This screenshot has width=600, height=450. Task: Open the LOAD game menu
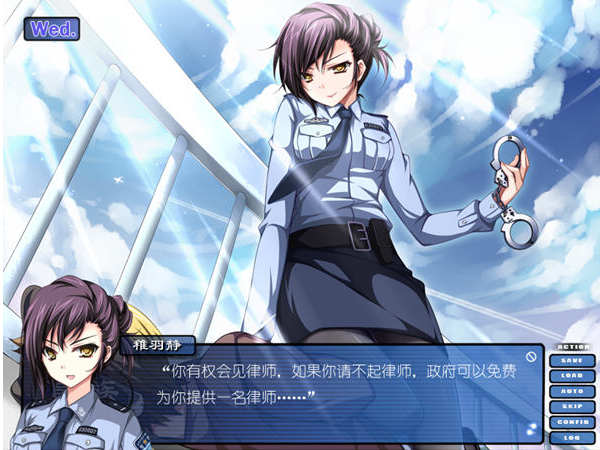coord(571,376)
